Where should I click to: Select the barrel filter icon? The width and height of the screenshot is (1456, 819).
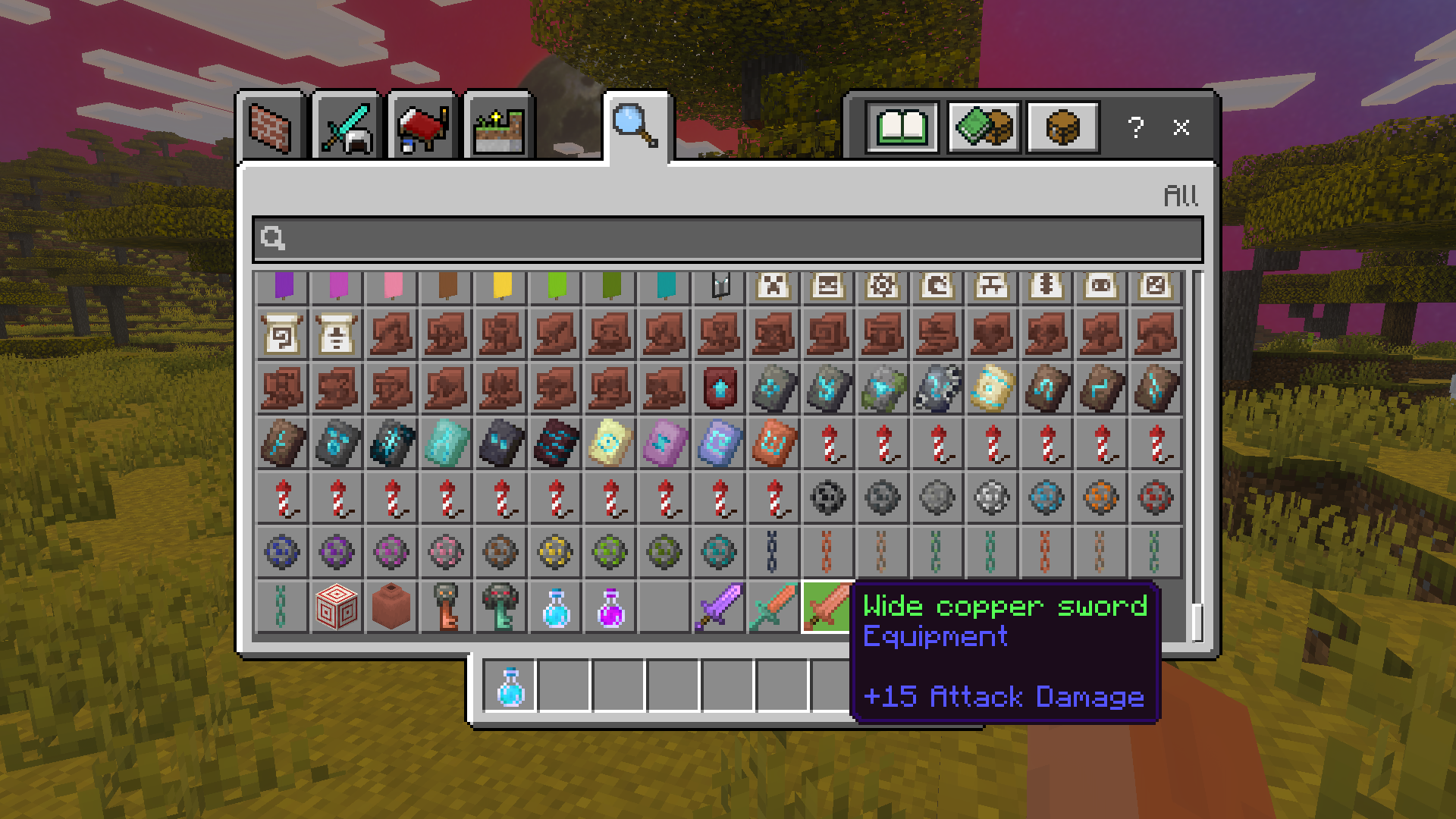point(1062,126)
